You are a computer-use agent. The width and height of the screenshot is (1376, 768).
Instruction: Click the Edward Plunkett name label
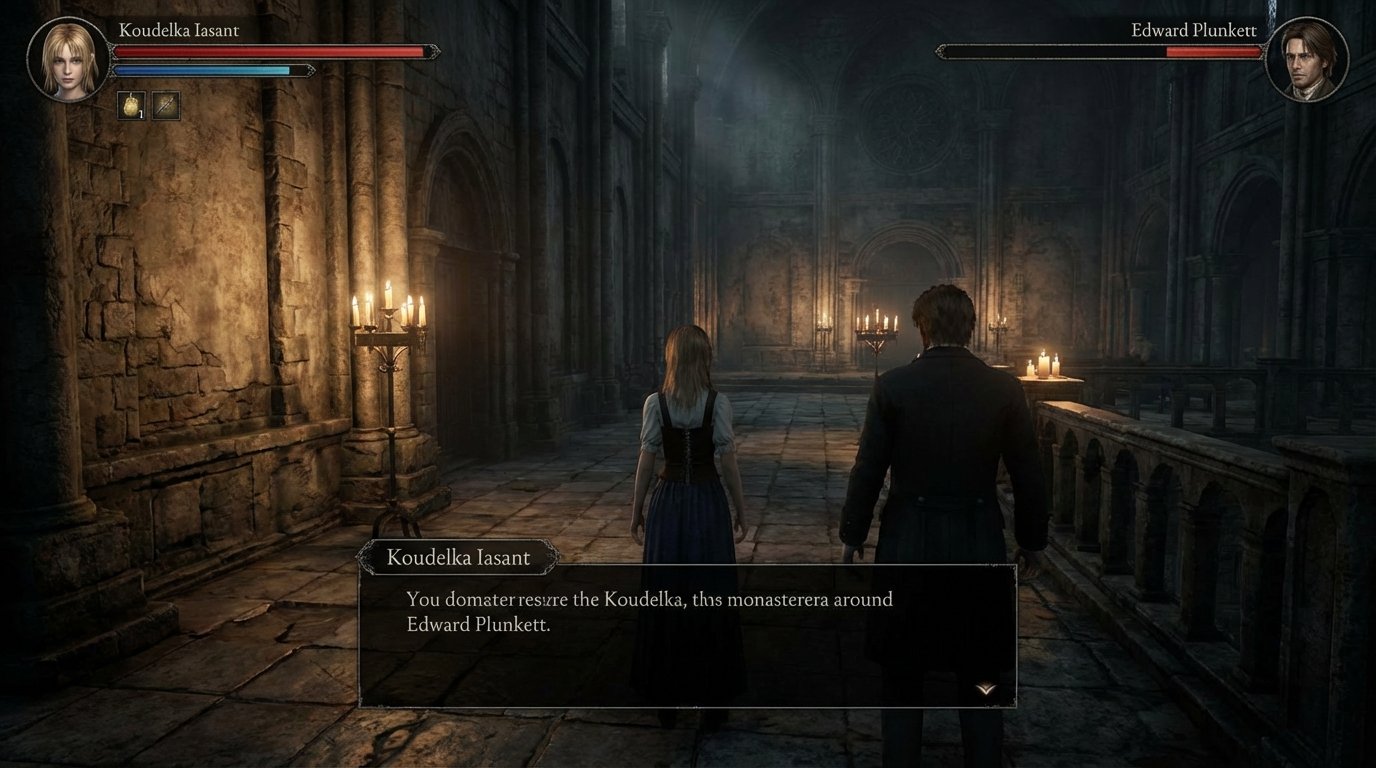pos(1197,30)
